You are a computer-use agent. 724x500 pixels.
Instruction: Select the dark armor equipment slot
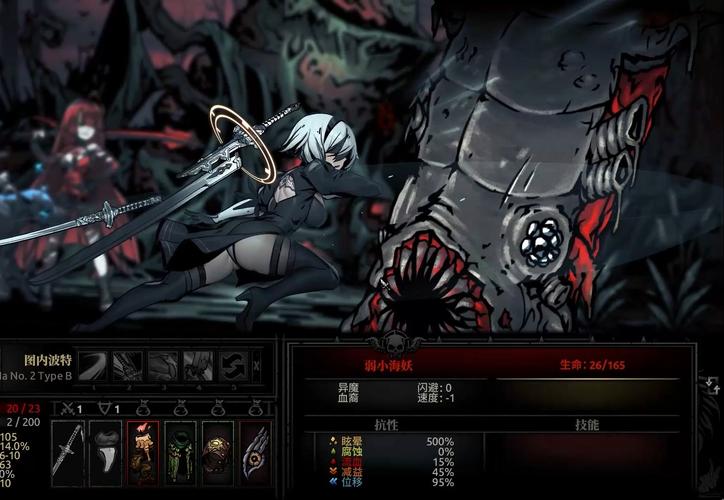pos(105,452)
